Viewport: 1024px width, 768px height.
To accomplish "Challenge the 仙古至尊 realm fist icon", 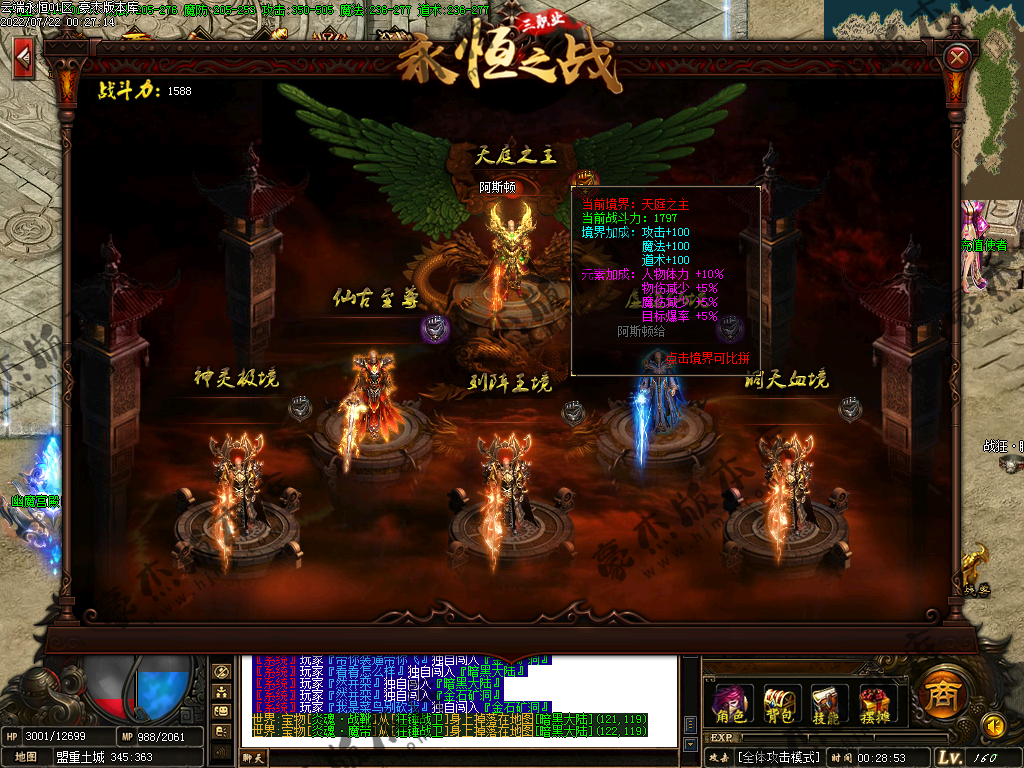I will click(x=435, y=327).
